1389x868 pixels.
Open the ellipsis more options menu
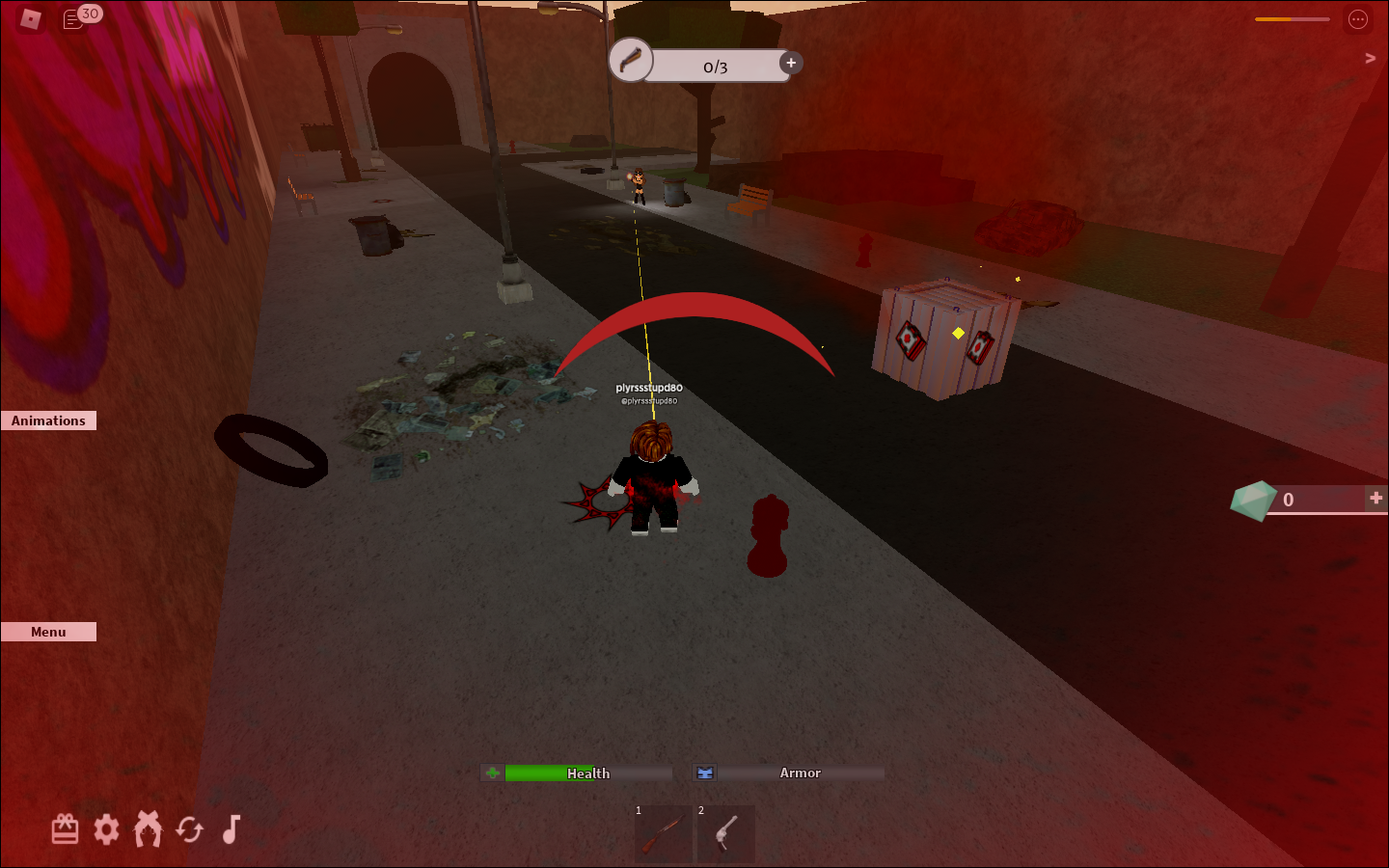[x=1358, y=18]
